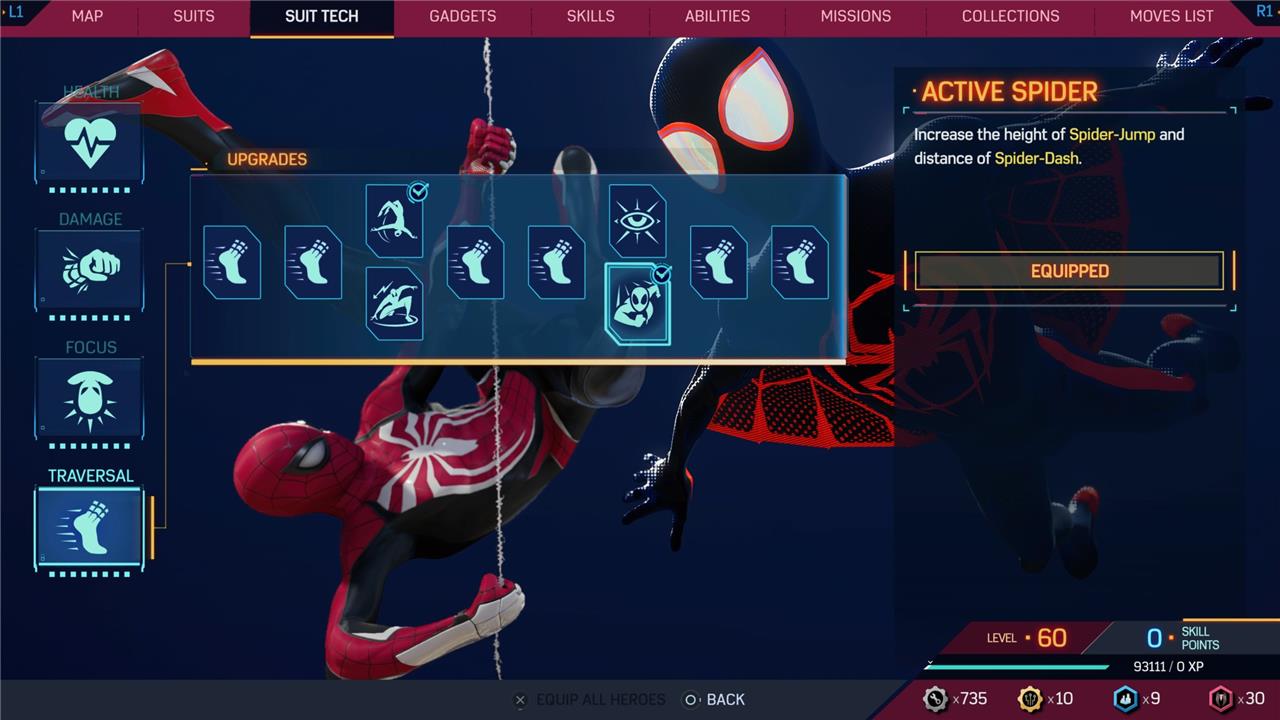Open the Collections tab
The width and height of the screenshot is (1280, 720).
point(1010,16)
